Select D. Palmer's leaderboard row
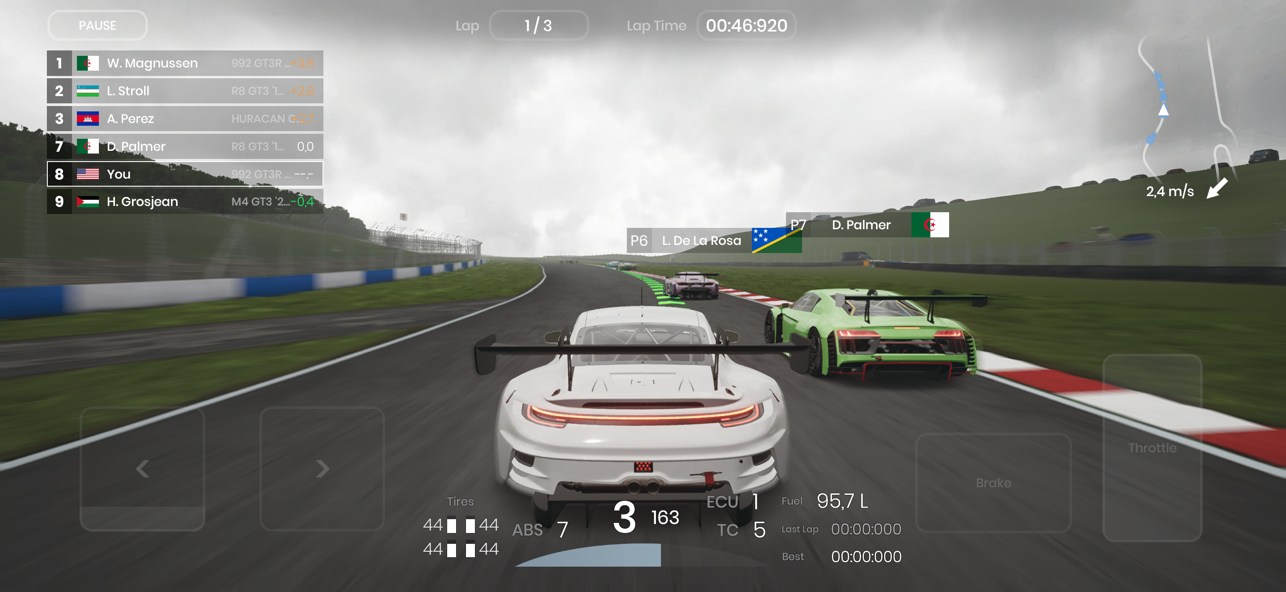Screen dimensions: 1286x592 pyautogui.click(x=185, y=147)
